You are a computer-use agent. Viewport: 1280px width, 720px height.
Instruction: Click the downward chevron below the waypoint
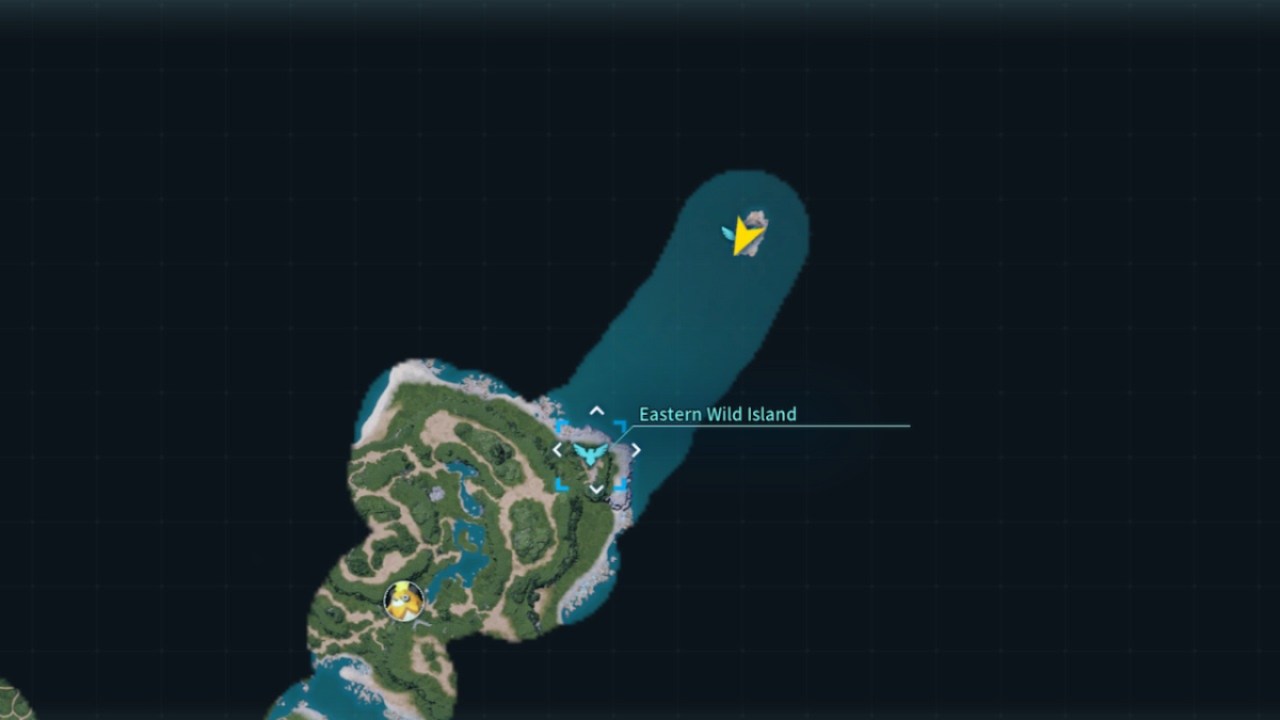(596, 489)
